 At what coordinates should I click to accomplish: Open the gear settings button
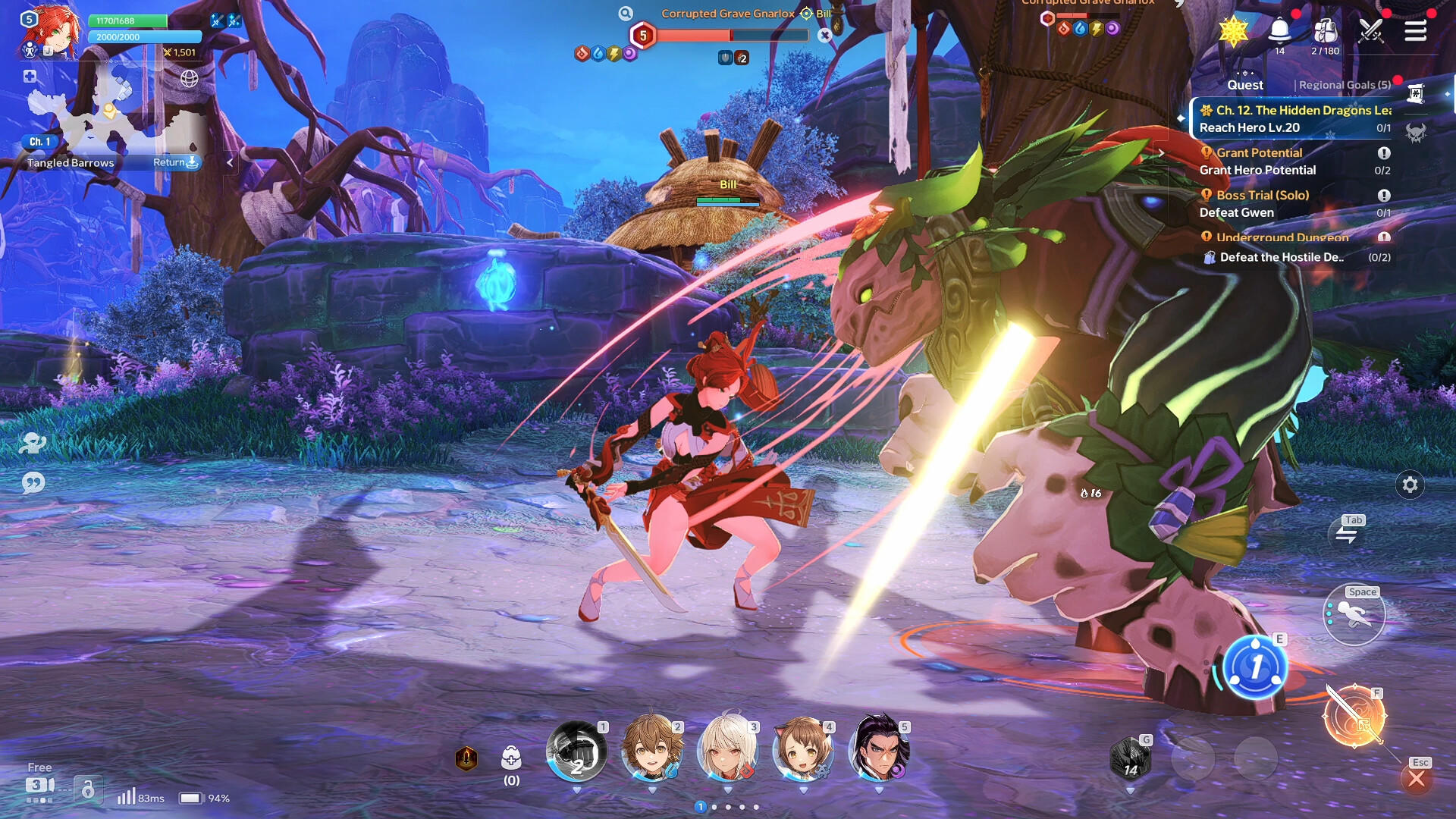(1410, 485)
